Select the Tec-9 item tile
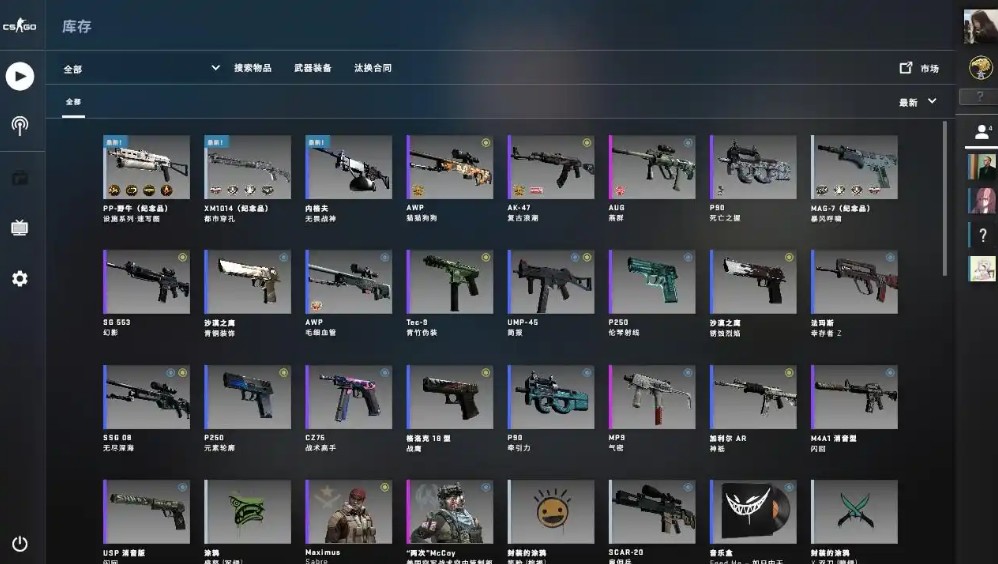 450,282
